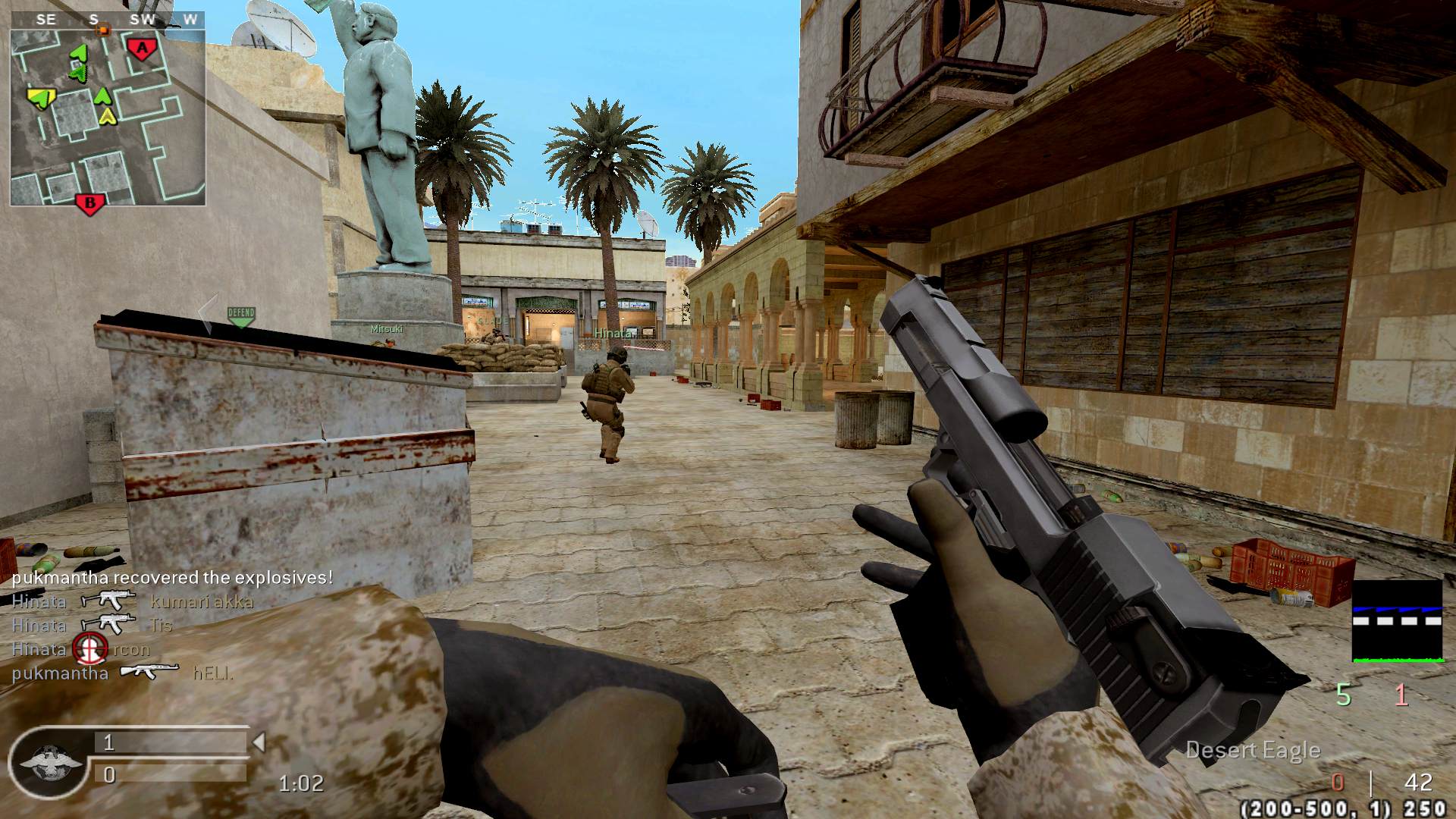1456x819 pixels.
Task: Click the compass heading strip
Action: [x=108, y=20]
